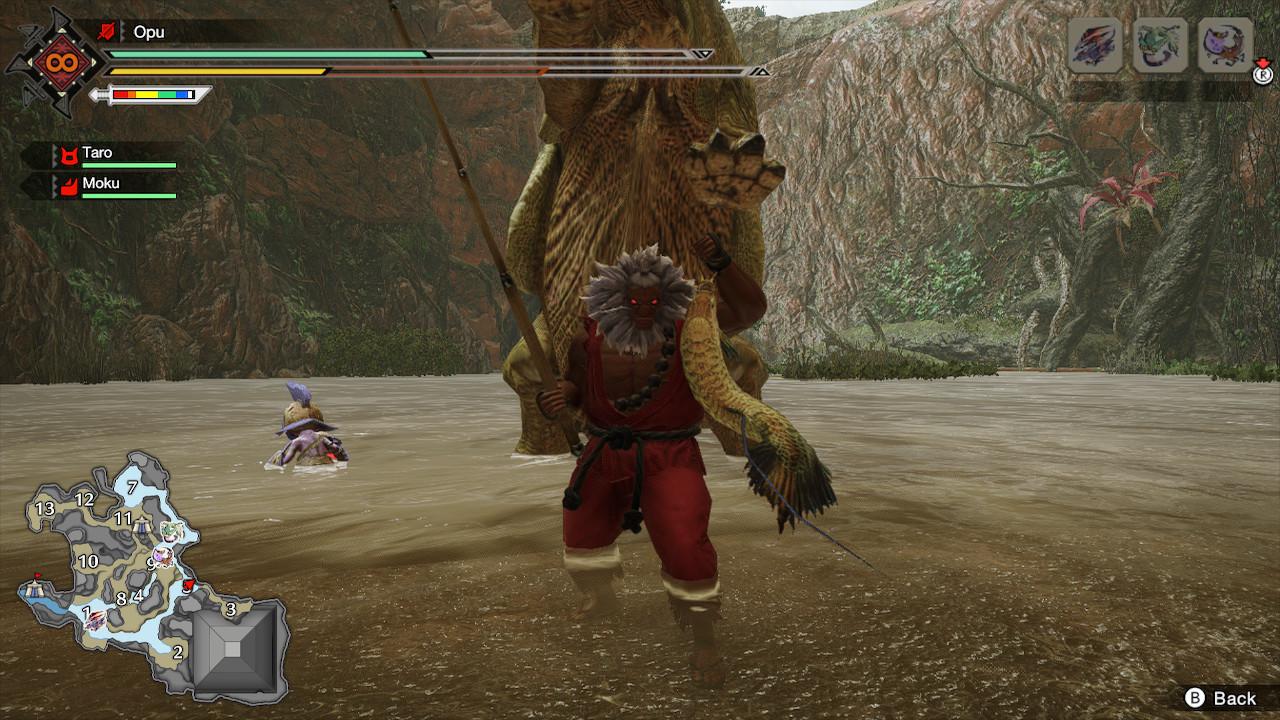Image resolution: width=1280 pixels, height=720 pixels.
Task: Select the green monster icon above area 9
Action: pyautogui.click(x=170, y=531)
